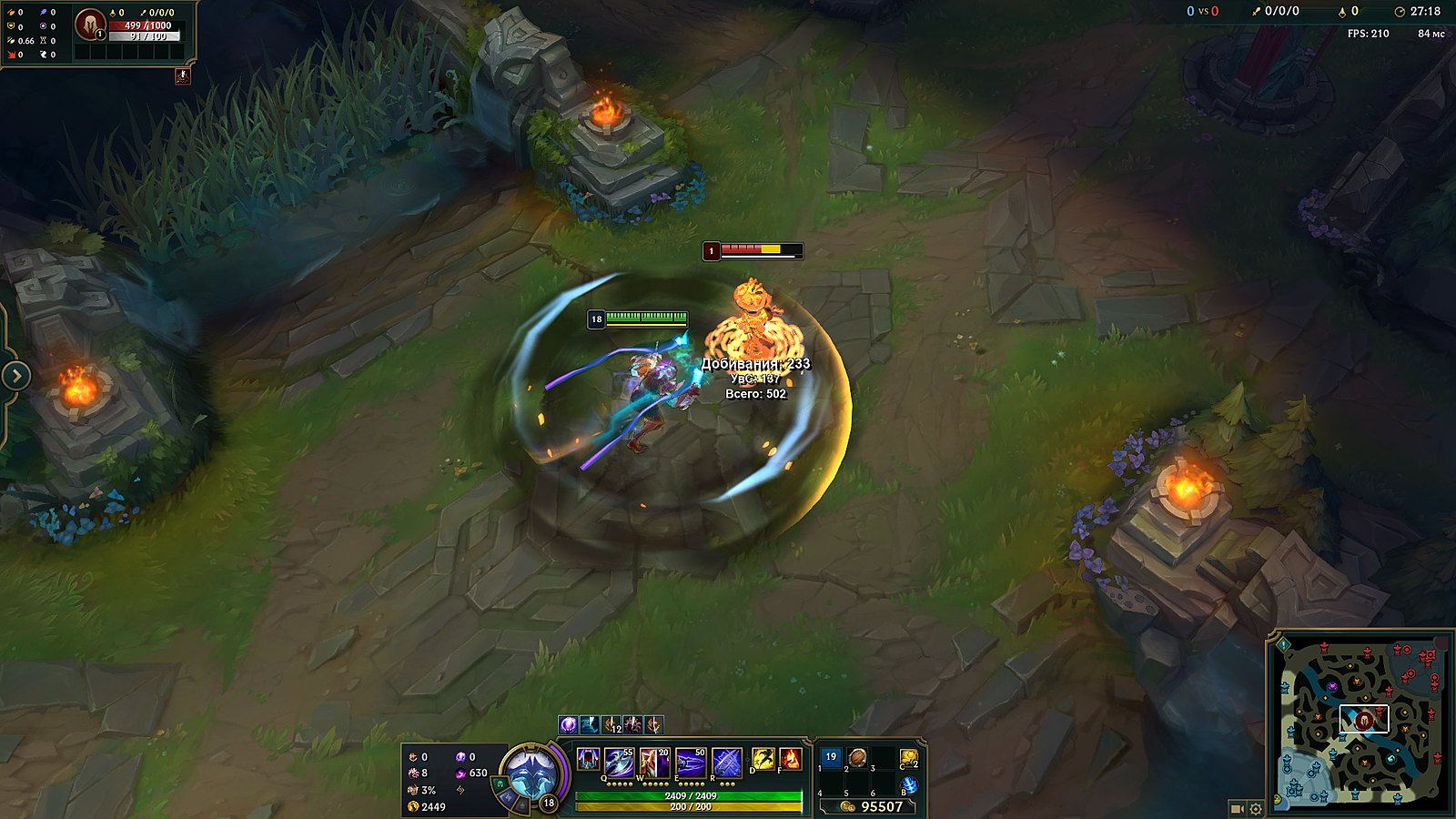The width and height of the screenshot is (1456, 819).
Task: Click the target dummy portrait in target frame
Action: (x=89, y=25)
